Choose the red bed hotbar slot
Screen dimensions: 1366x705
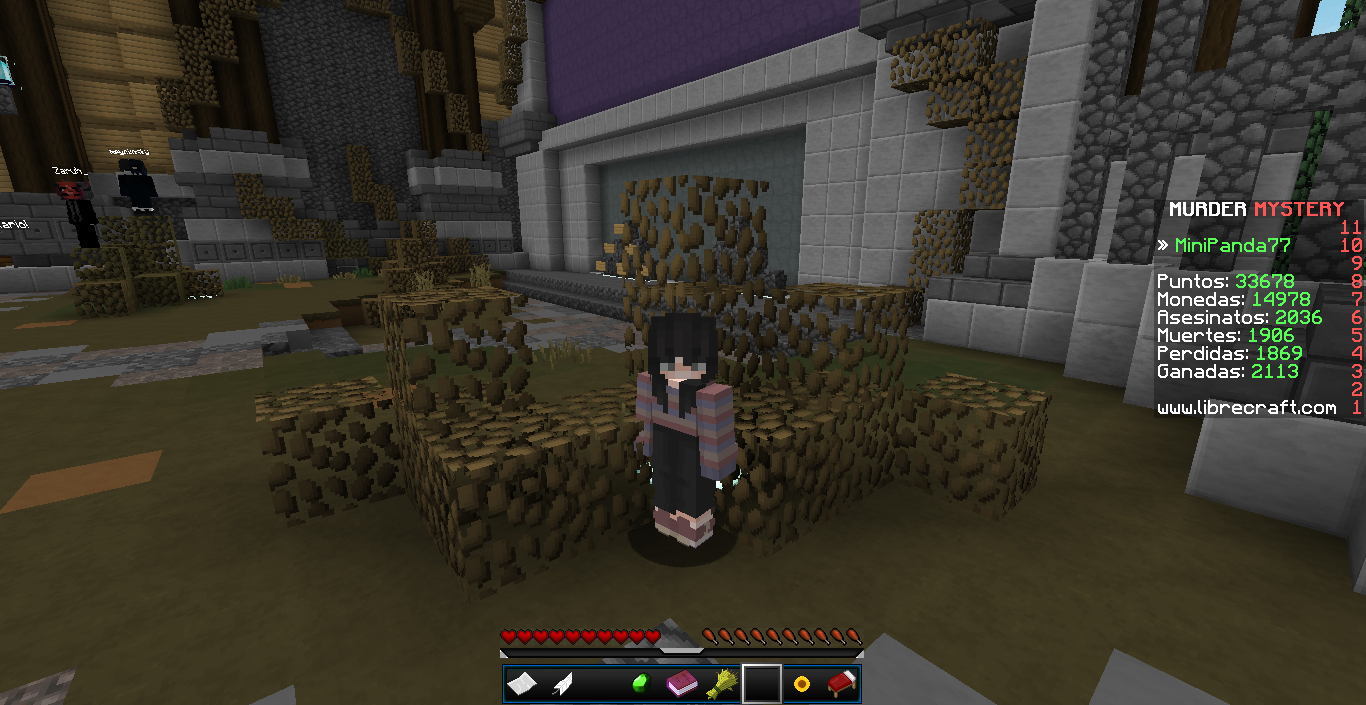click(841, 684)
